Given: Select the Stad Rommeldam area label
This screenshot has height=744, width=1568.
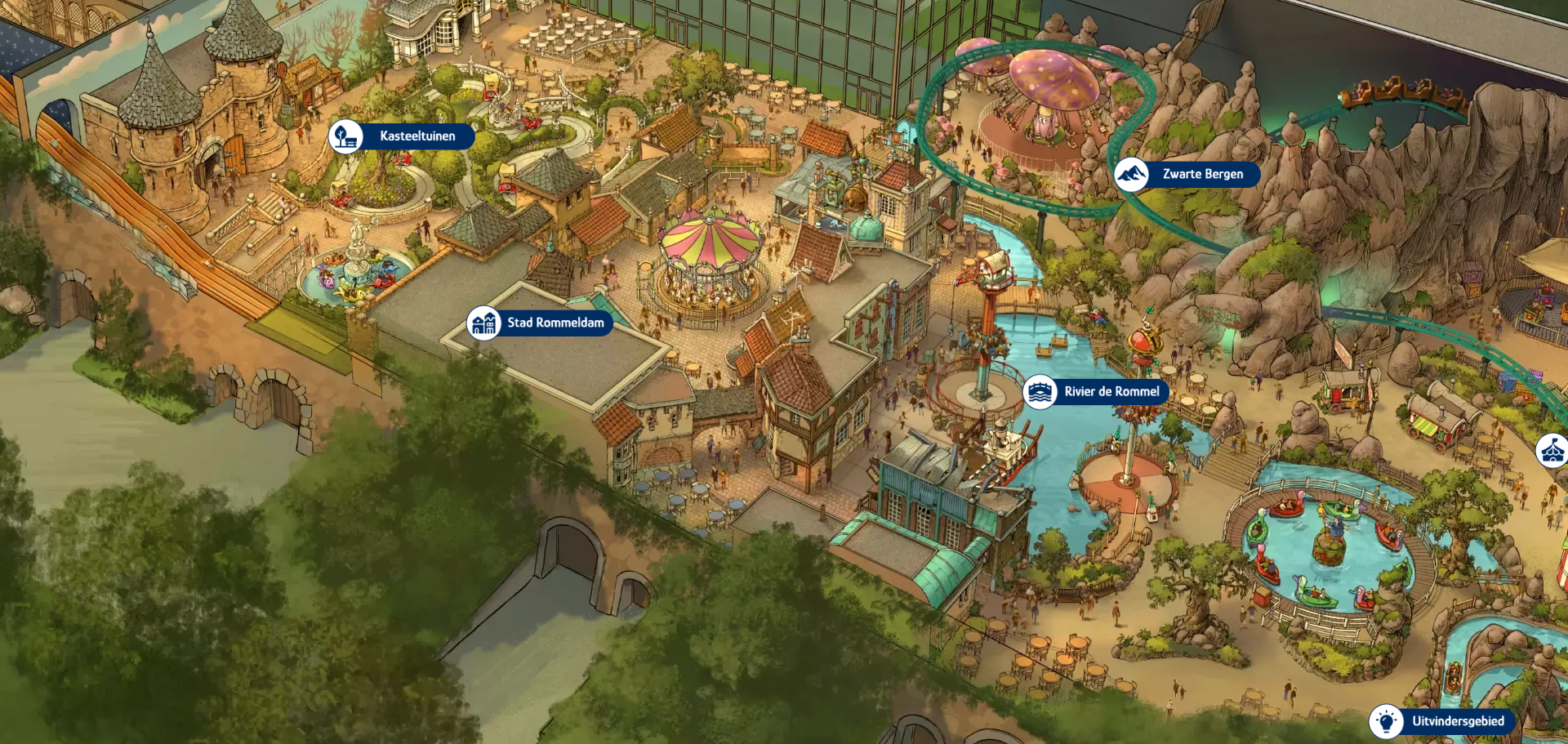Looking at the screenshot, I should pyautogui.click(x=540, y=323).
